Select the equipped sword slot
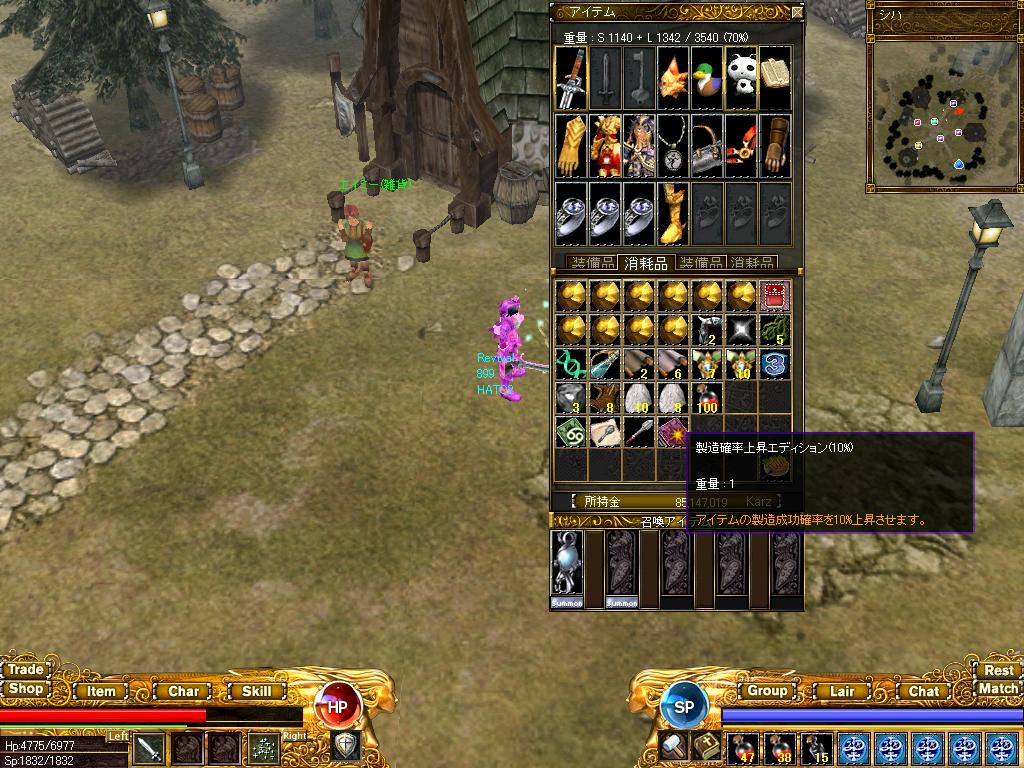The width and height of the screenshot is (1024, 768). coord(571,78)
